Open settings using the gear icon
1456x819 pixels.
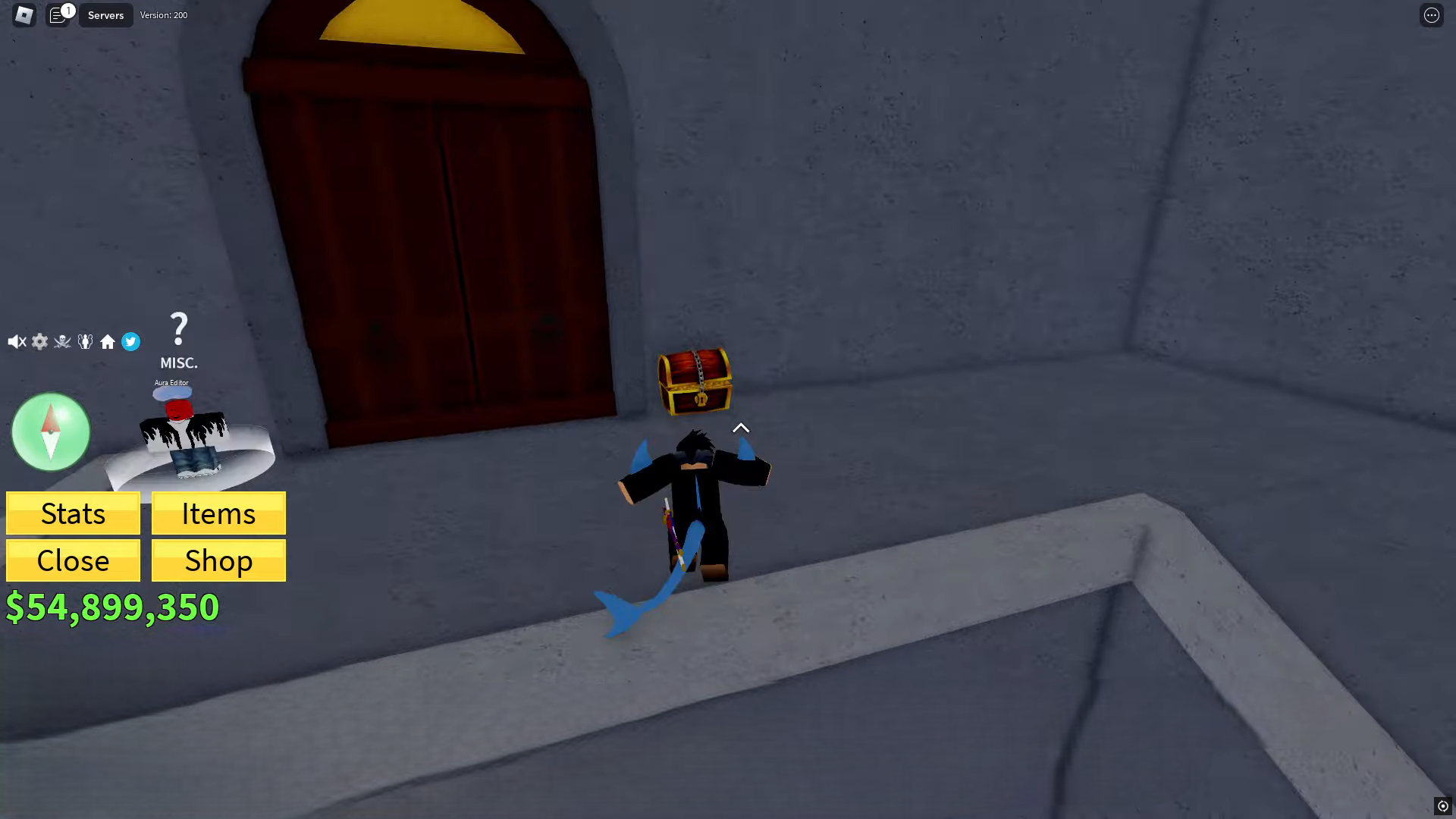(39, 341)
